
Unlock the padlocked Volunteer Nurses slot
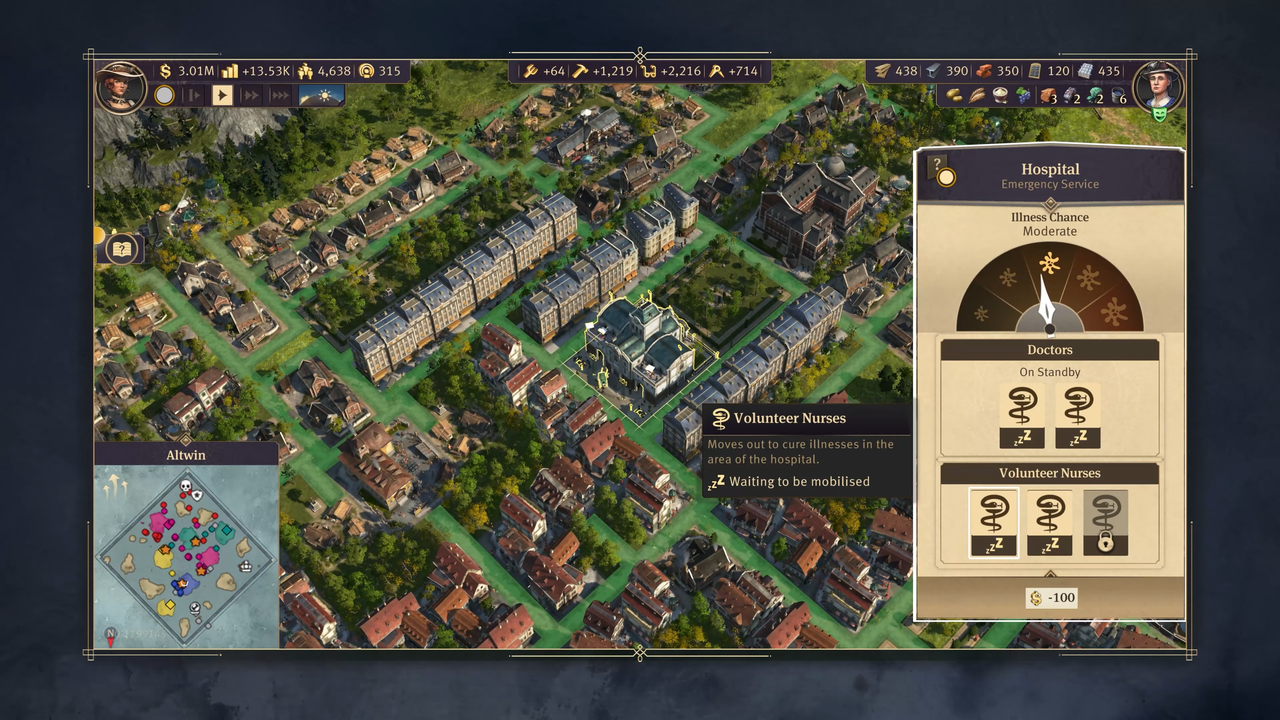[x=1105, y=523]
